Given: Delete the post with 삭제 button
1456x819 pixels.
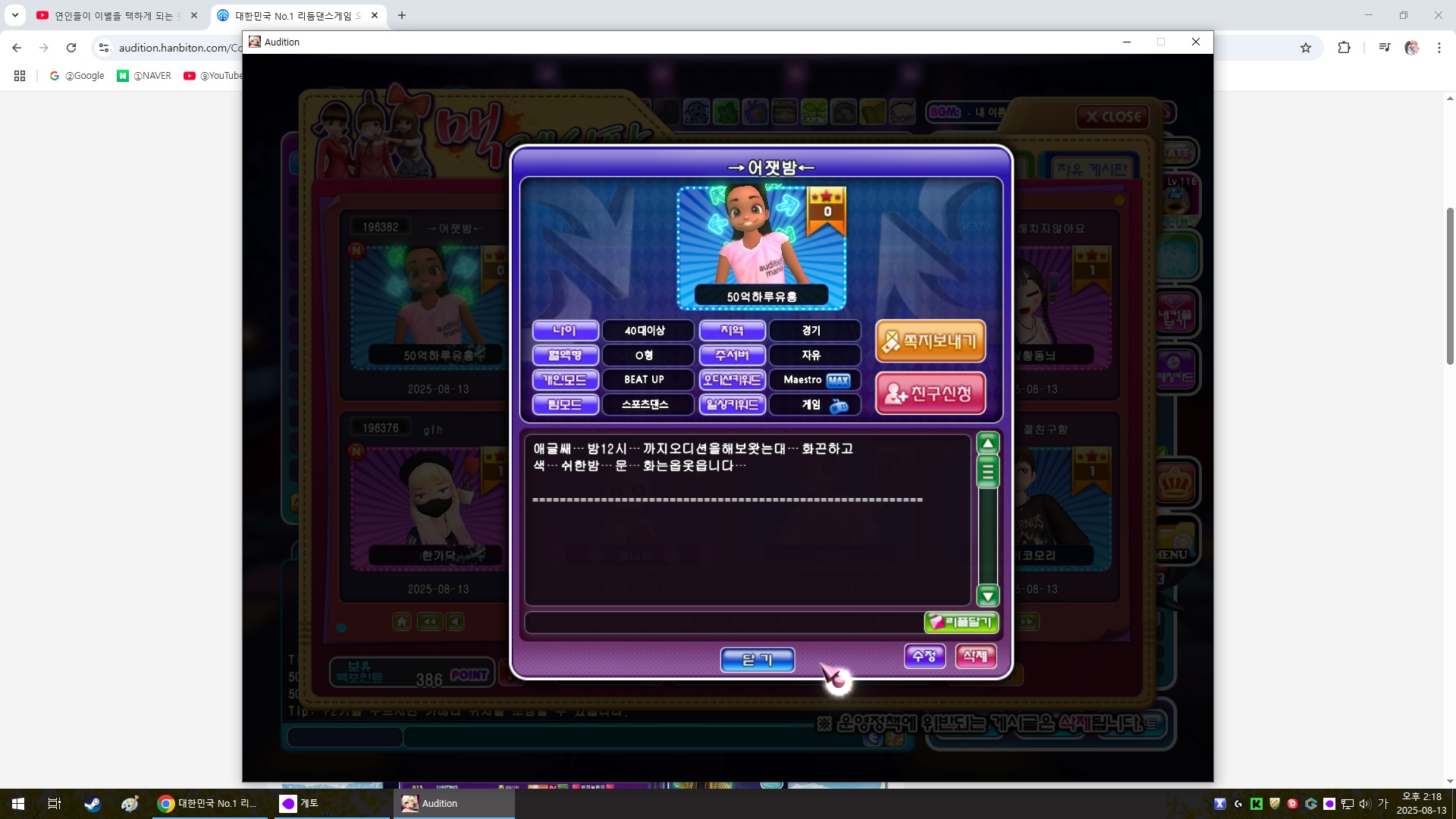Looking at the screenshot, I should pyautogui.click(x=975, y=656).
